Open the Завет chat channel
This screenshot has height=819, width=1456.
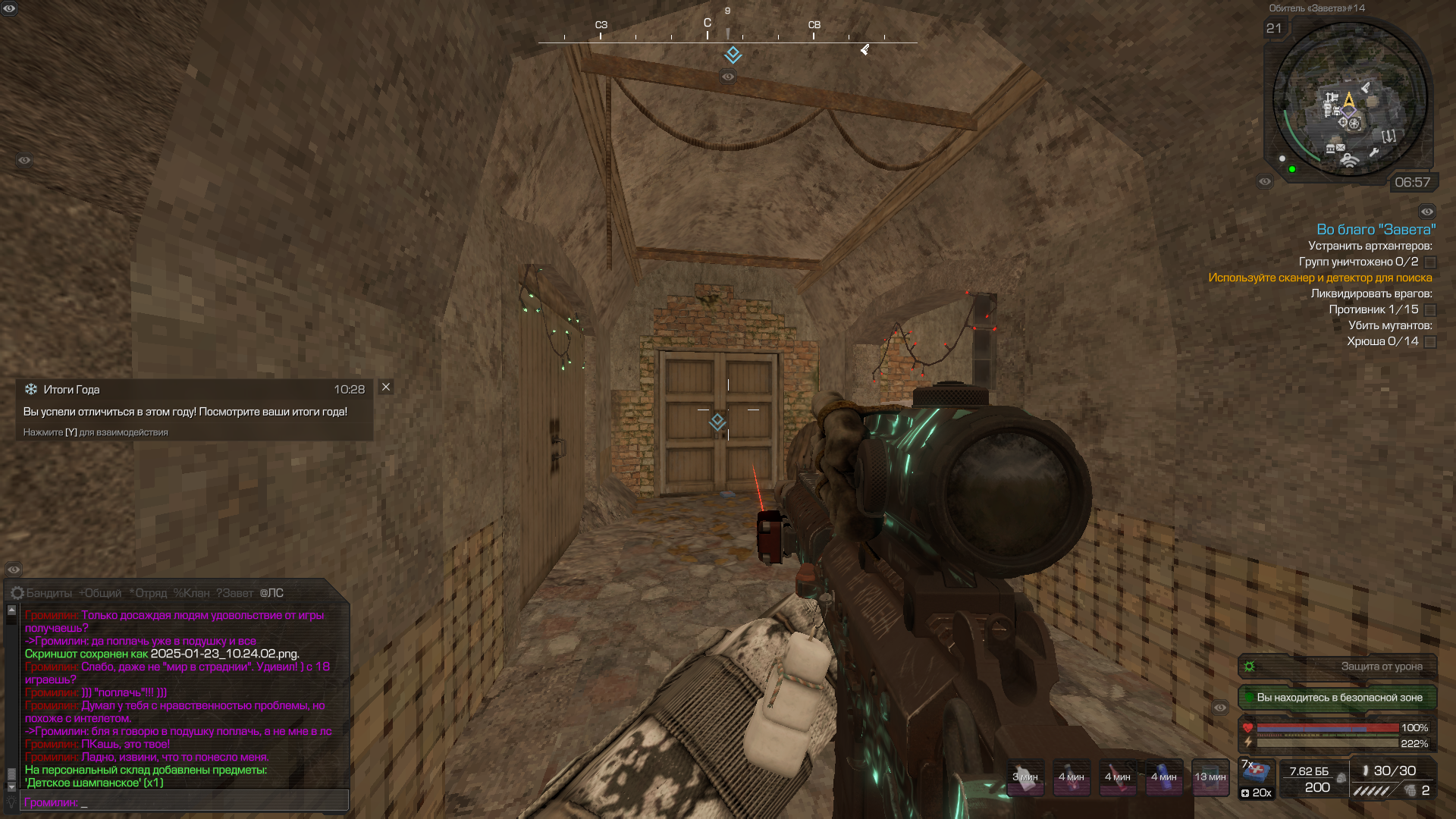pyautogui.click(x=234, y=593)
